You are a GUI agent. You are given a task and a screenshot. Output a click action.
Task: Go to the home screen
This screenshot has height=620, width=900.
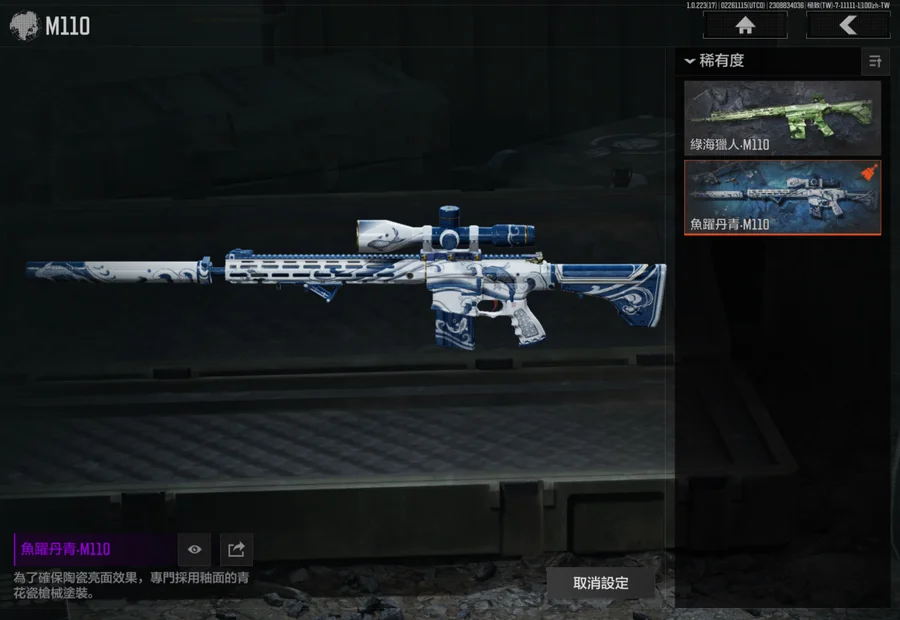pos(744,26)
